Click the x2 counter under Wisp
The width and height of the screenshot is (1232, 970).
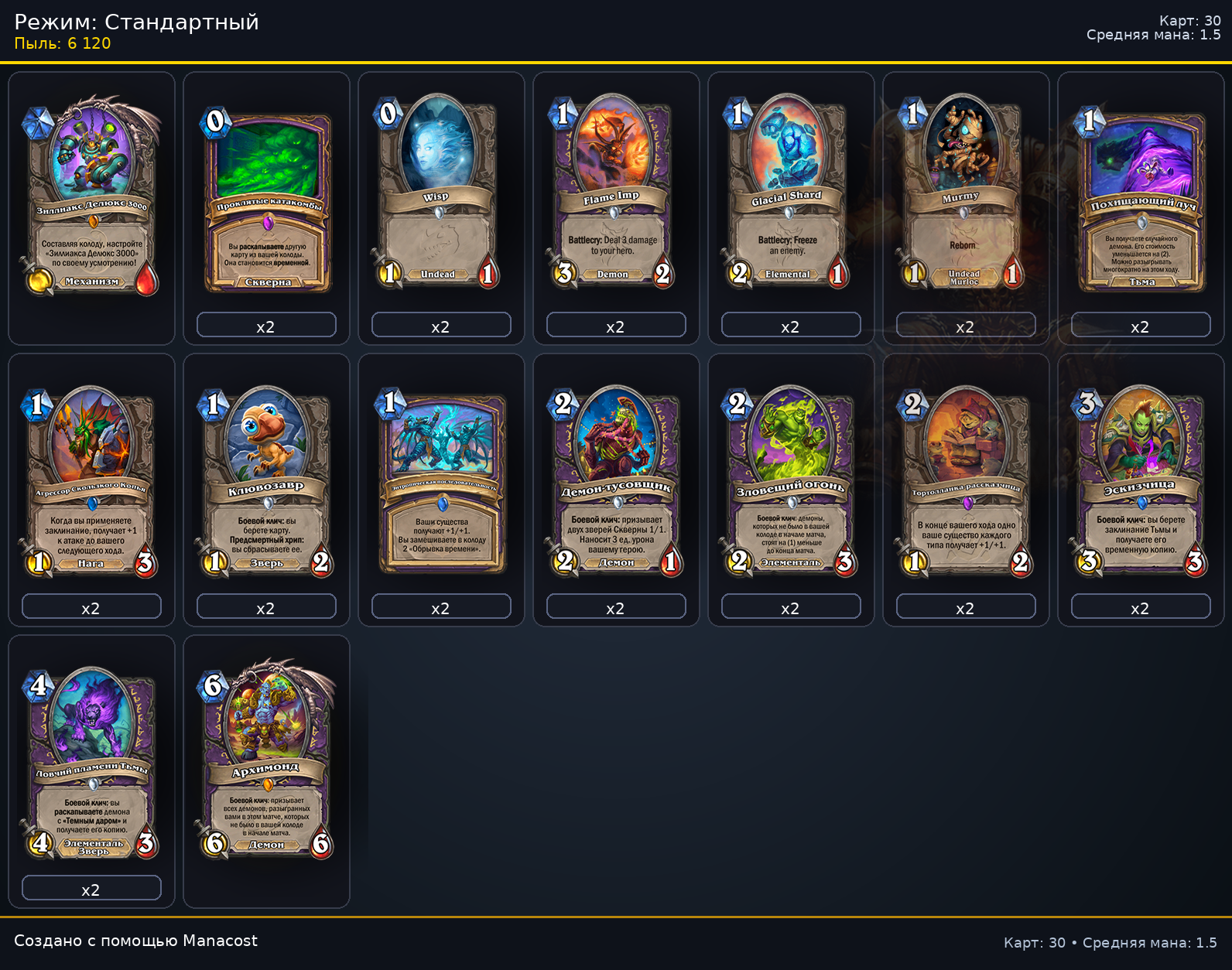coord(440,326)
